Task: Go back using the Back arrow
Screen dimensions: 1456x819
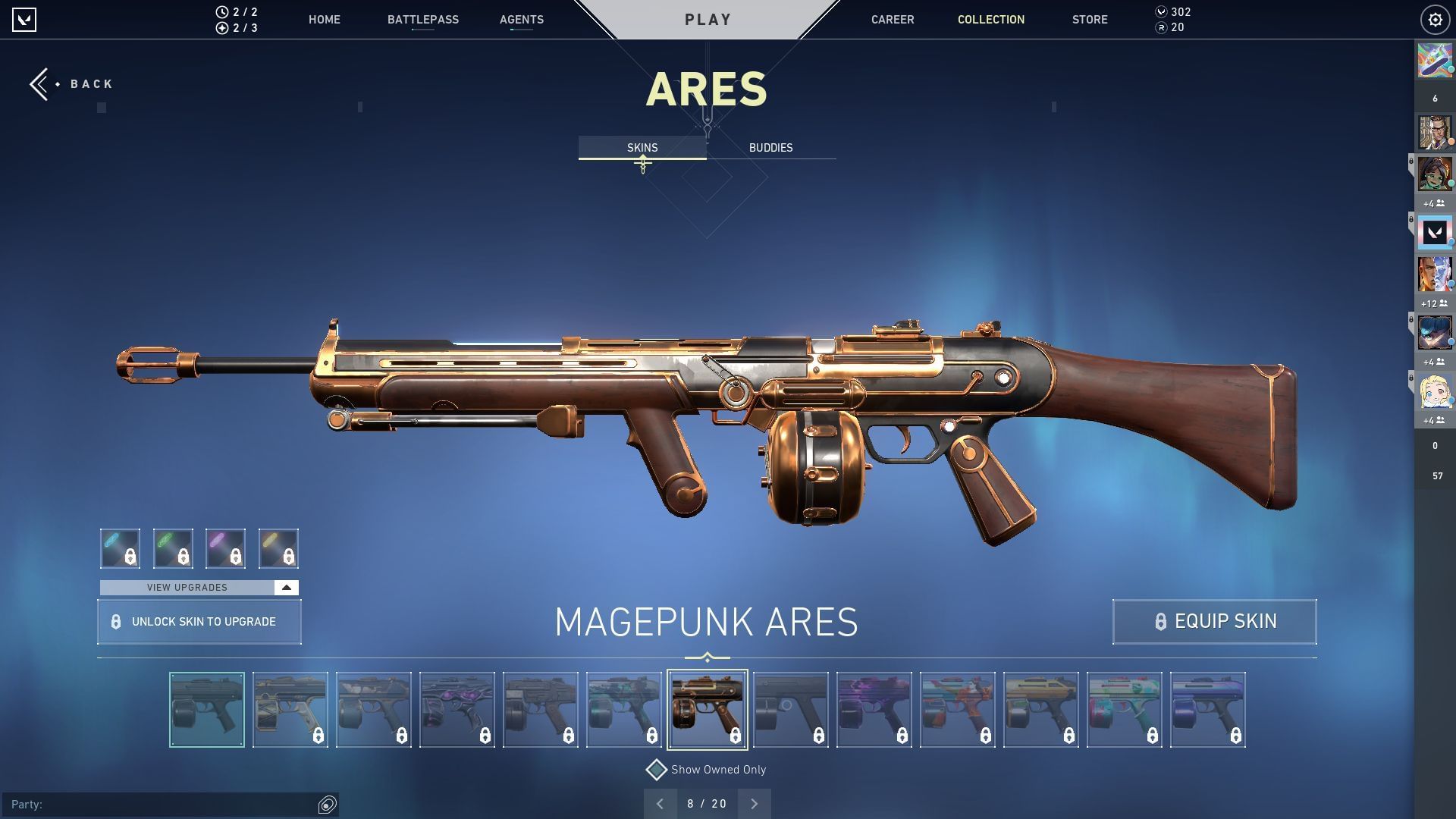Action: 70,84
